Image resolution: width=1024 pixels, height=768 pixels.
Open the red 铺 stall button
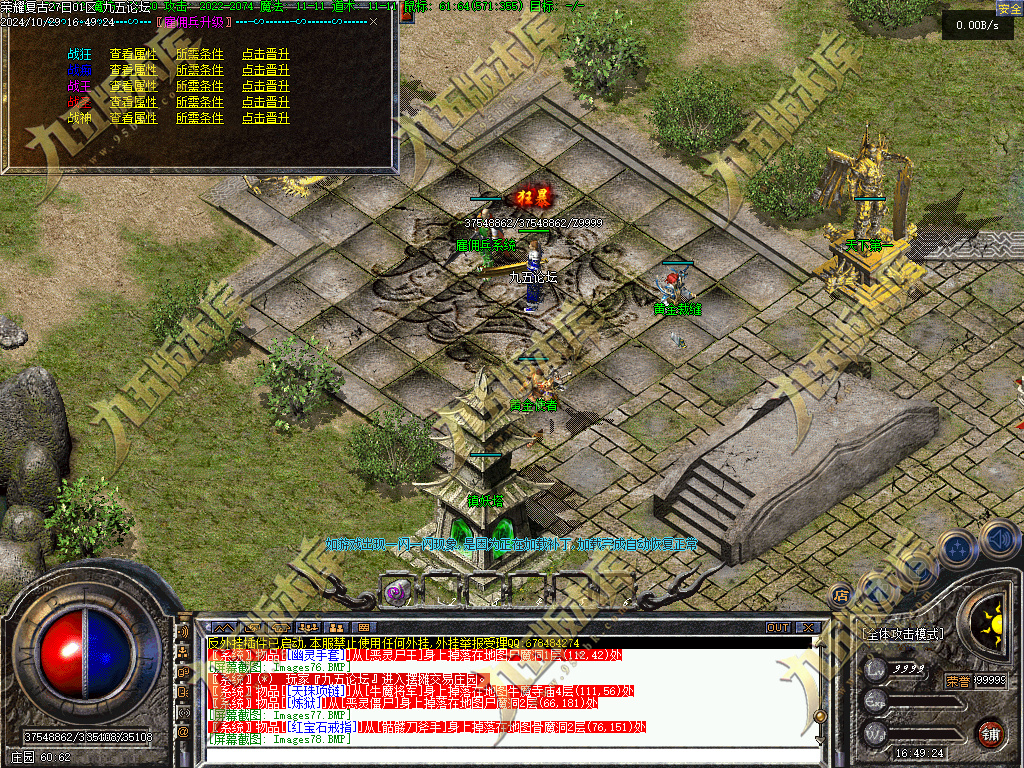(x=990, y=733)
